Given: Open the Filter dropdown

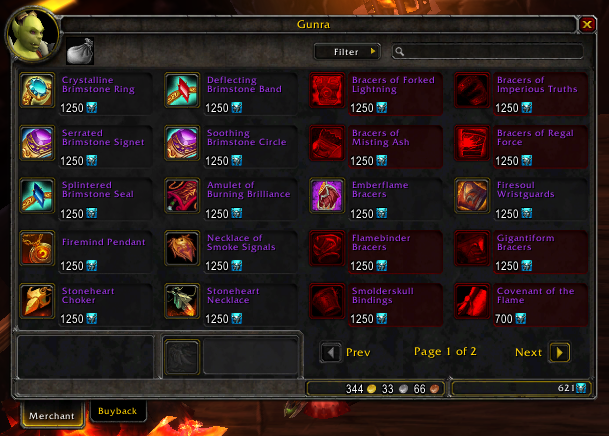Looking at the screenshot, I should 346,51.
